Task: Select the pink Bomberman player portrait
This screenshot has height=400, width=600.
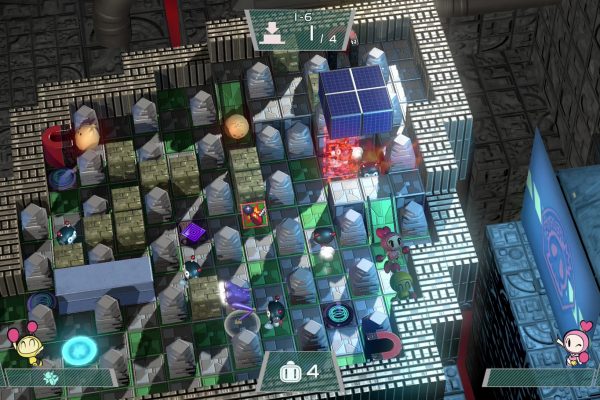Action: [x=575, y=347]
